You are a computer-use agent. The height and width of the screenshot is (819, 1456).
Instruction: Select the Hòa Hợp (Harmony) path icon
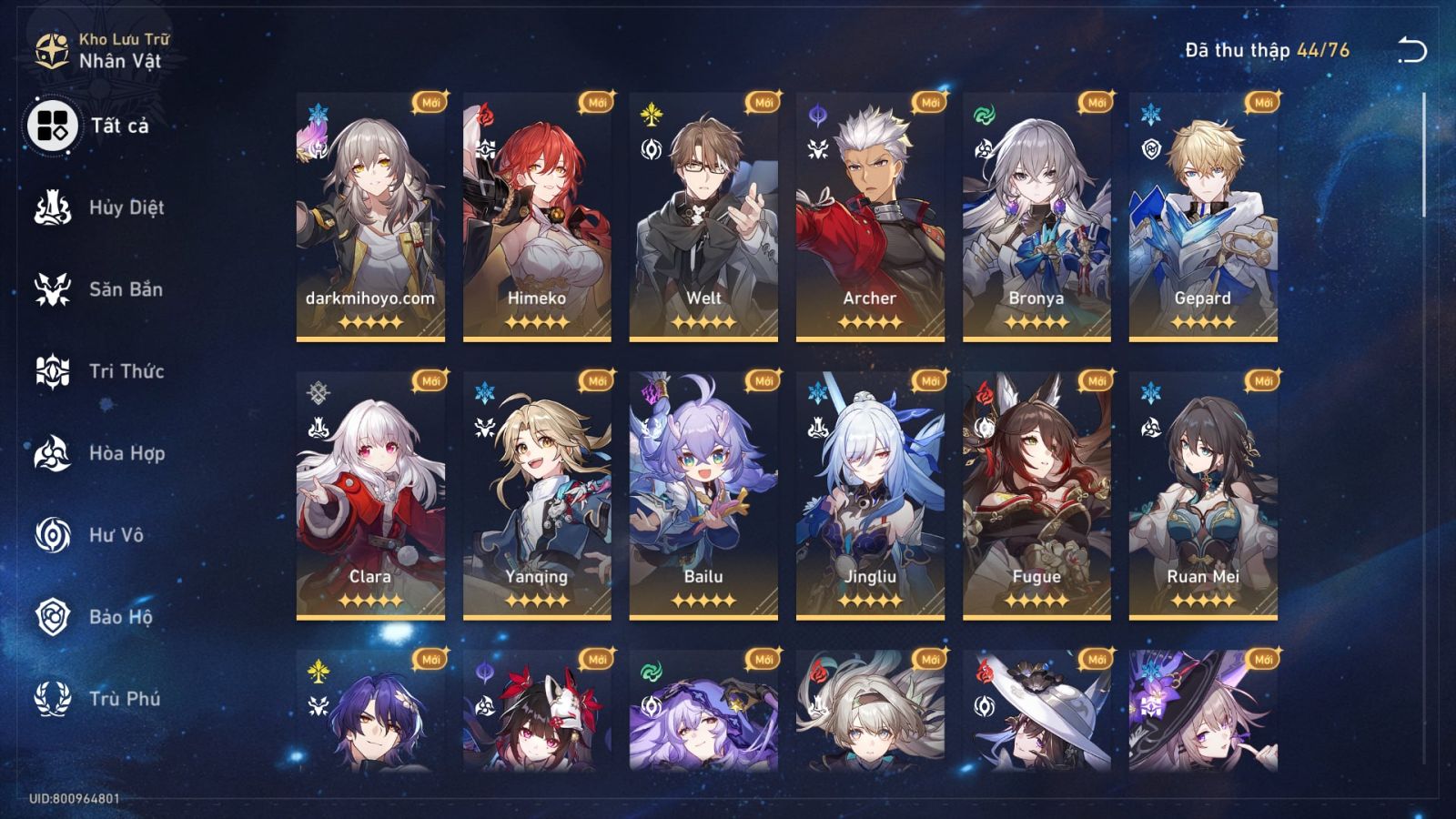tap(55, 453)
